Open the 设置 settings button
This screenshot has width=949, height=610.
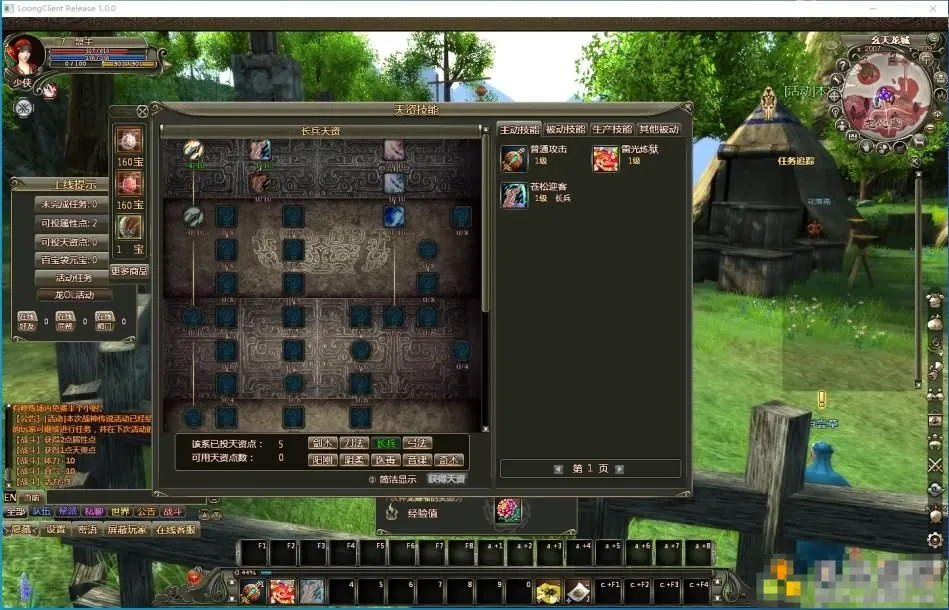coord(56,530)
